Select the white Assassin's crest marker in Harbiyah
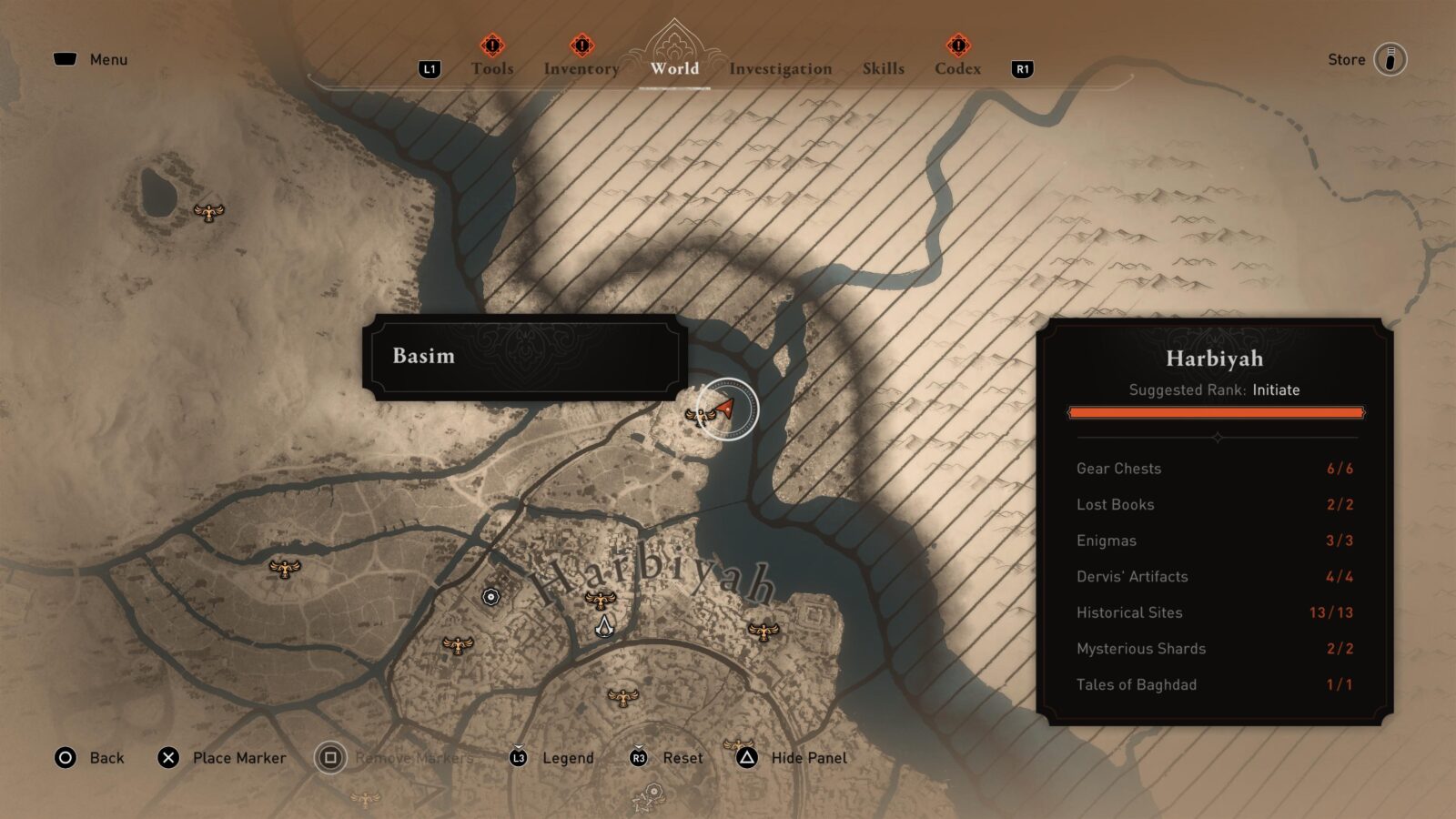 point(605,626)
